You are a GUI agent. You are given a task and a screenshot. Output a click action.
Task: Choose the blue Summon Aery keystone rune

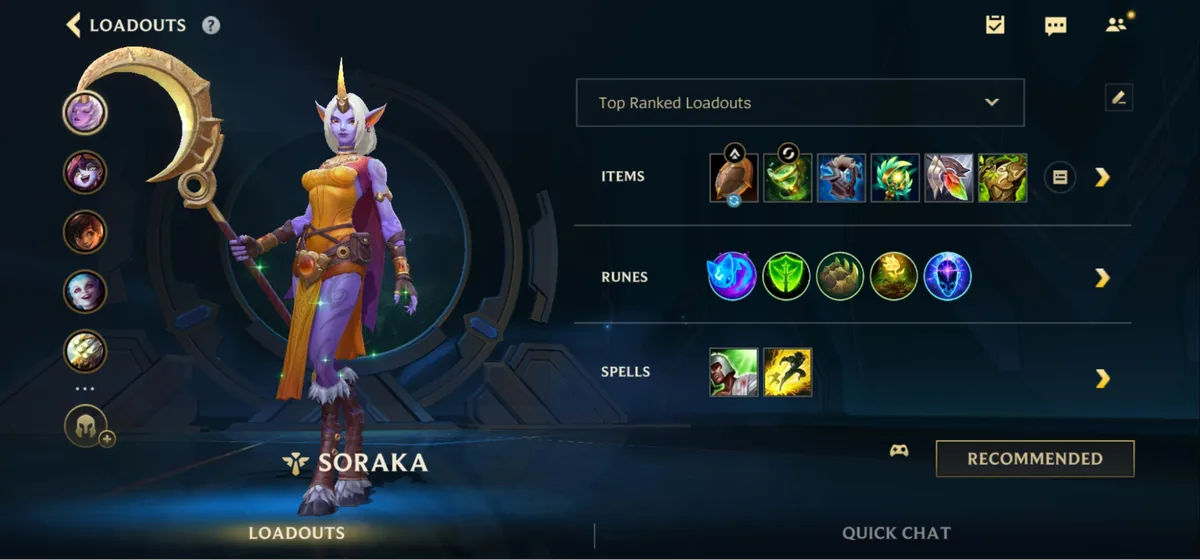point(732,276)
